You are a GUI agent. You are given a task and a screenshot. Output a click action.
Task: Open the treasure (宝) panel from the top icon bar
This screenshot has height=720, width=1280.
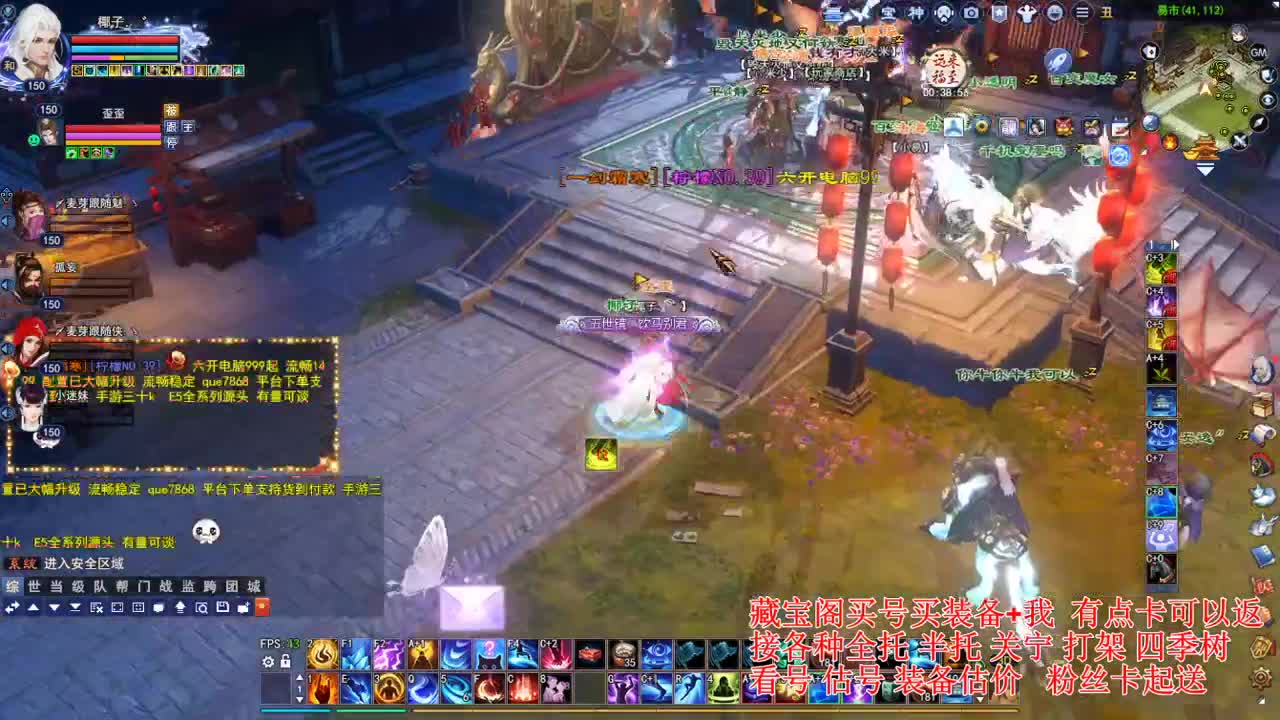click(889, 14)
